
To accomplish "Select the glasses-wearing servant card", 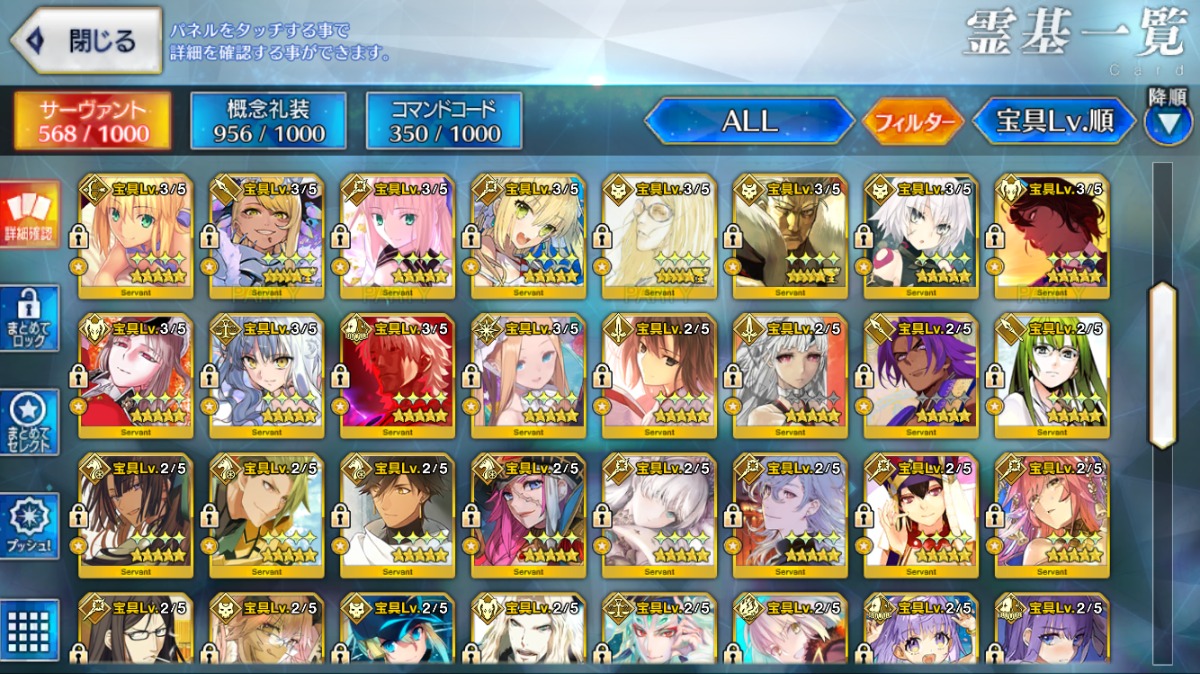I will click(135, 632).
